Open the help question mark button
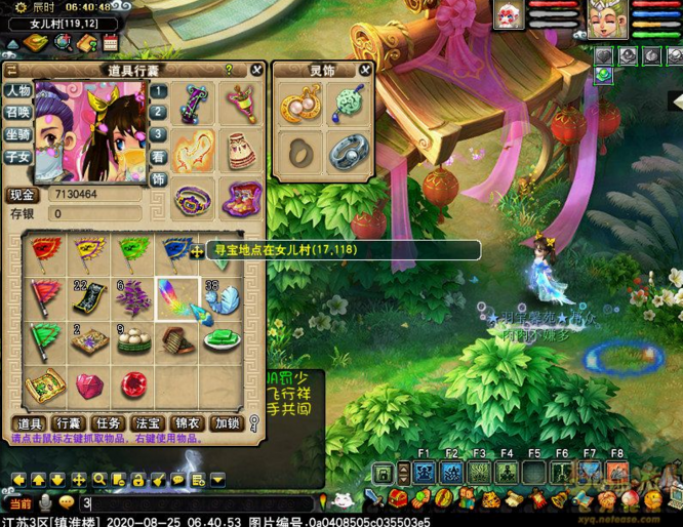This screenshot has height=527, width=683. coord(229,70)
